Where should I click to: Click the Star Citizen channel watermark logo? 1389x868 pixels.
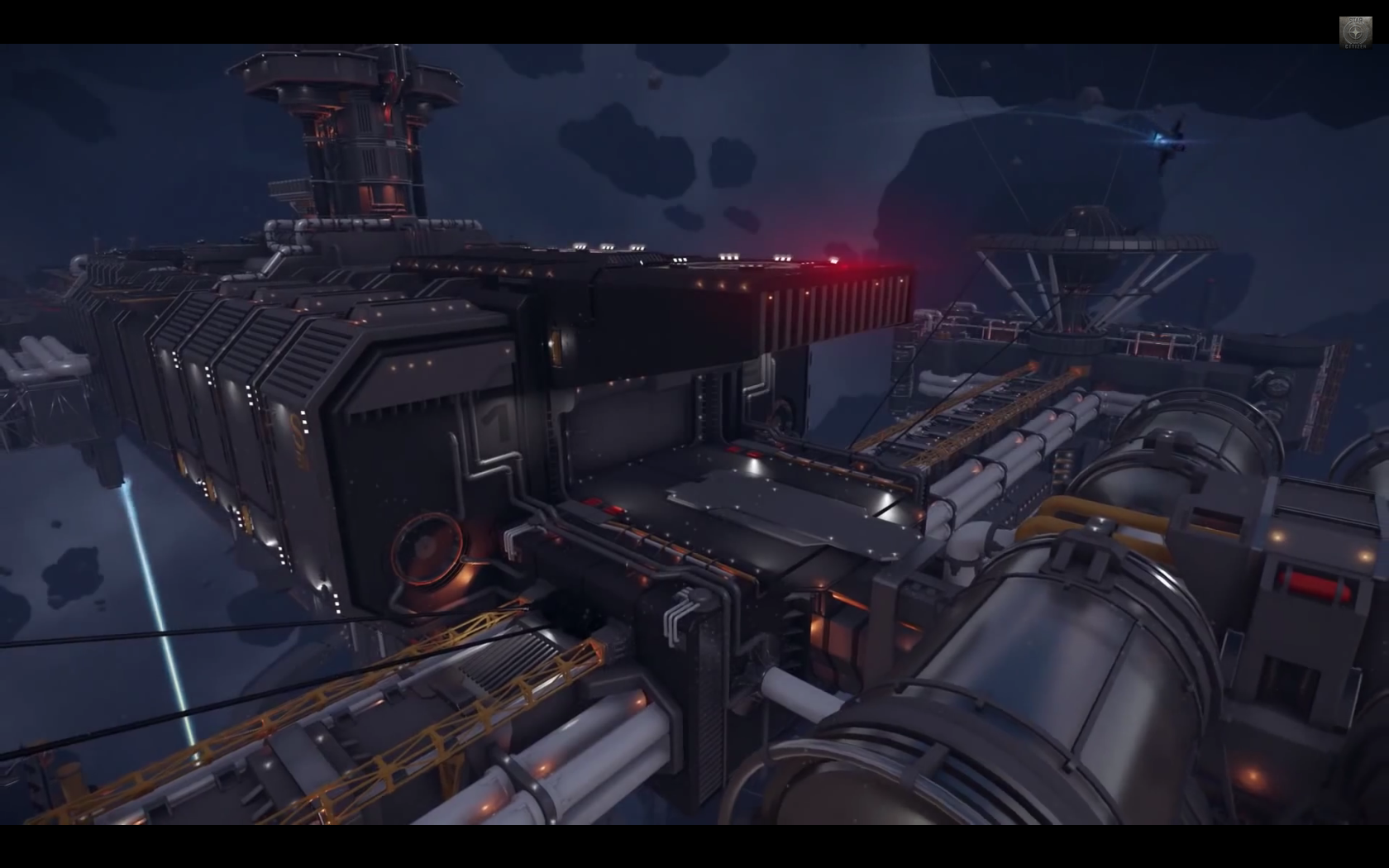click(x=1355, y=33)
